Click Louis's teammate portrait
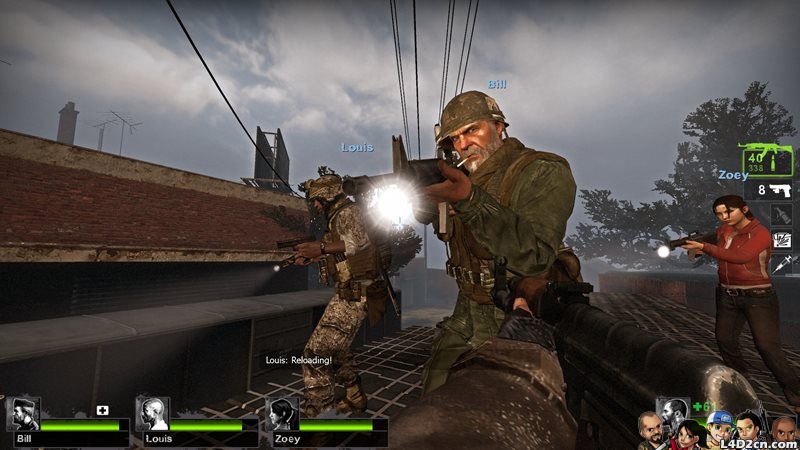The image size is (800, 450). point(152,413)
